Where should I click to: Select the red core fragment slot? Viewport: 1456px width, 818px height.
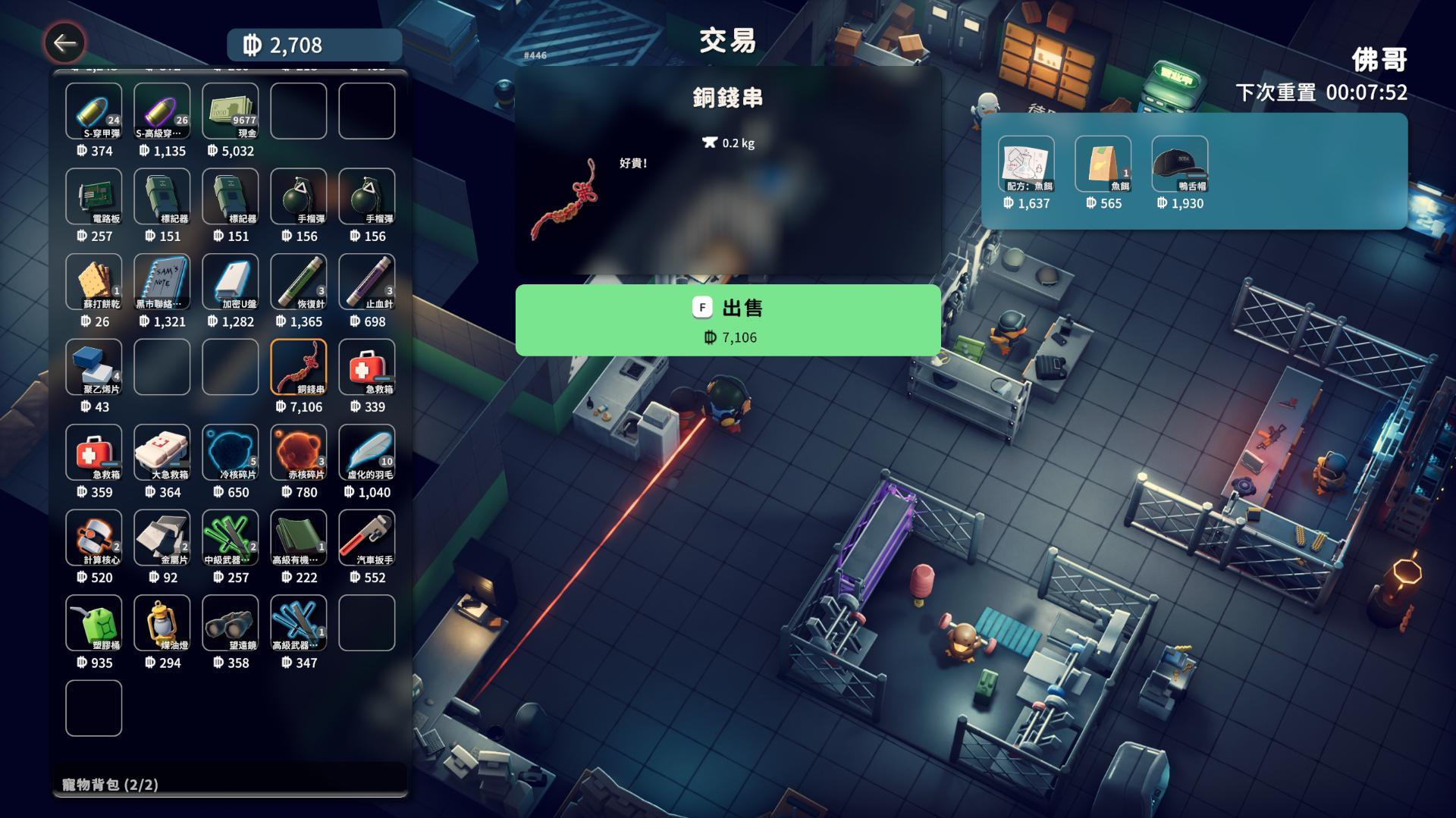pyautogui.click(x=299, y=453)
